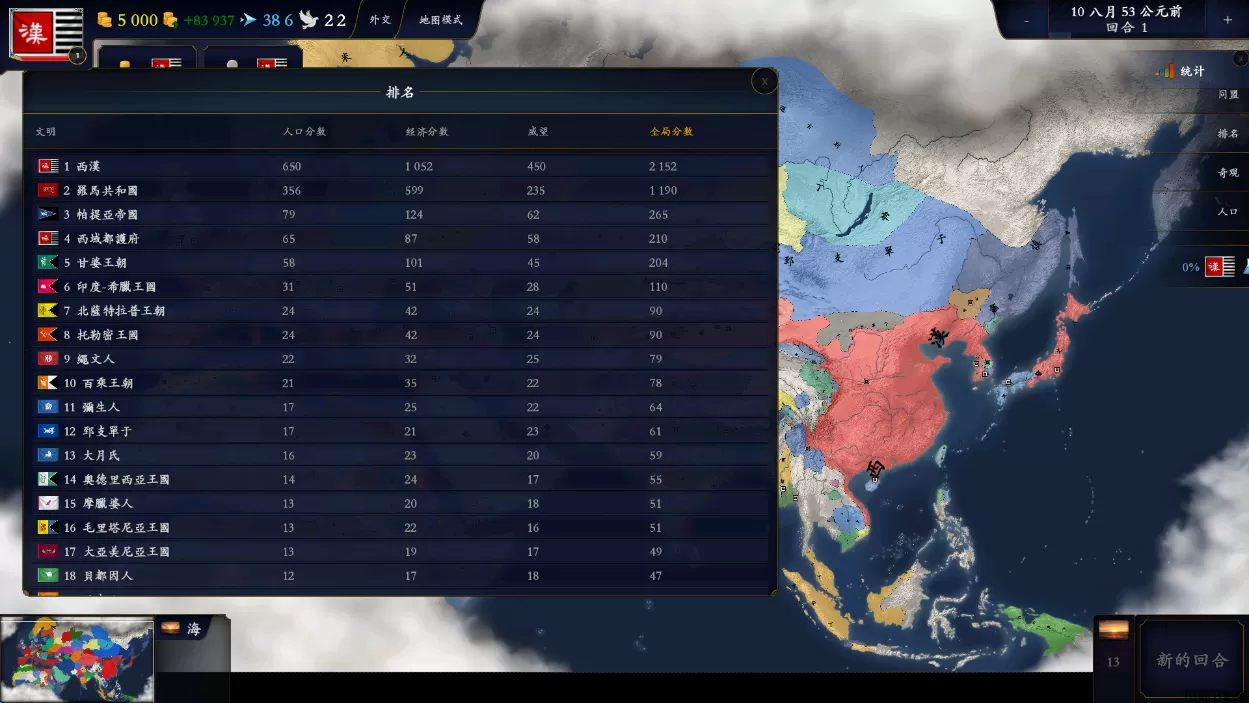End turn with 新的回合 button

click(1192, 660)
